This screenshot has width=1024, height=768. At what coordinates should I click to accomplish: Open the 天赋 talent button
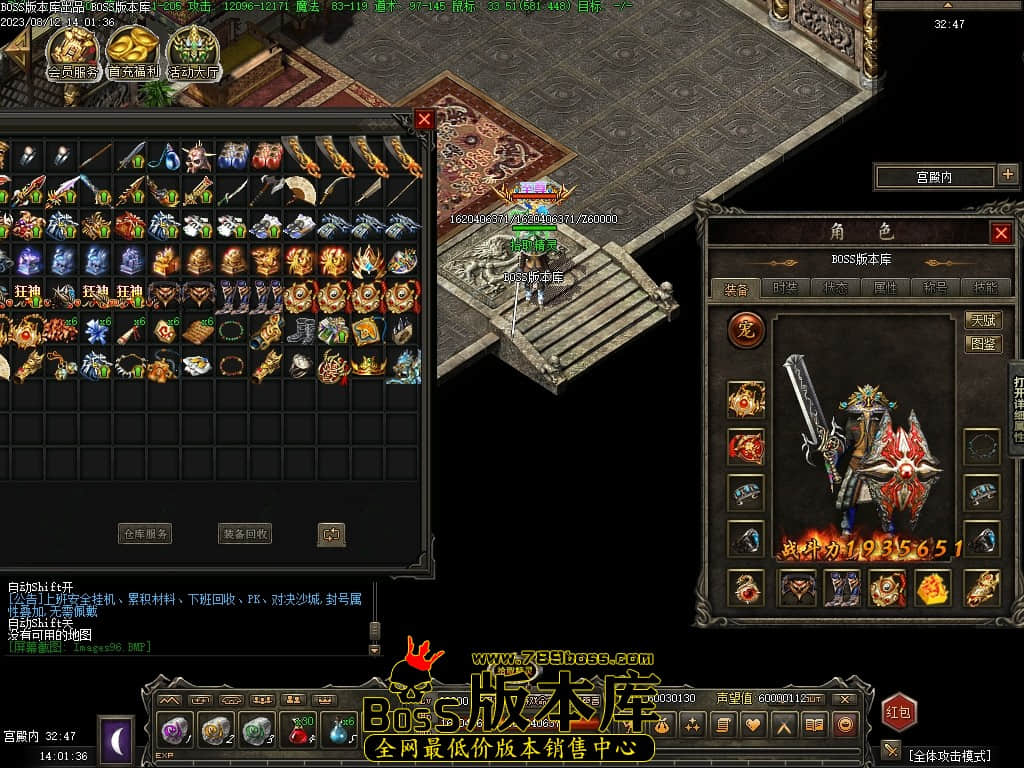pyautogui.click(x=984, y=320)
